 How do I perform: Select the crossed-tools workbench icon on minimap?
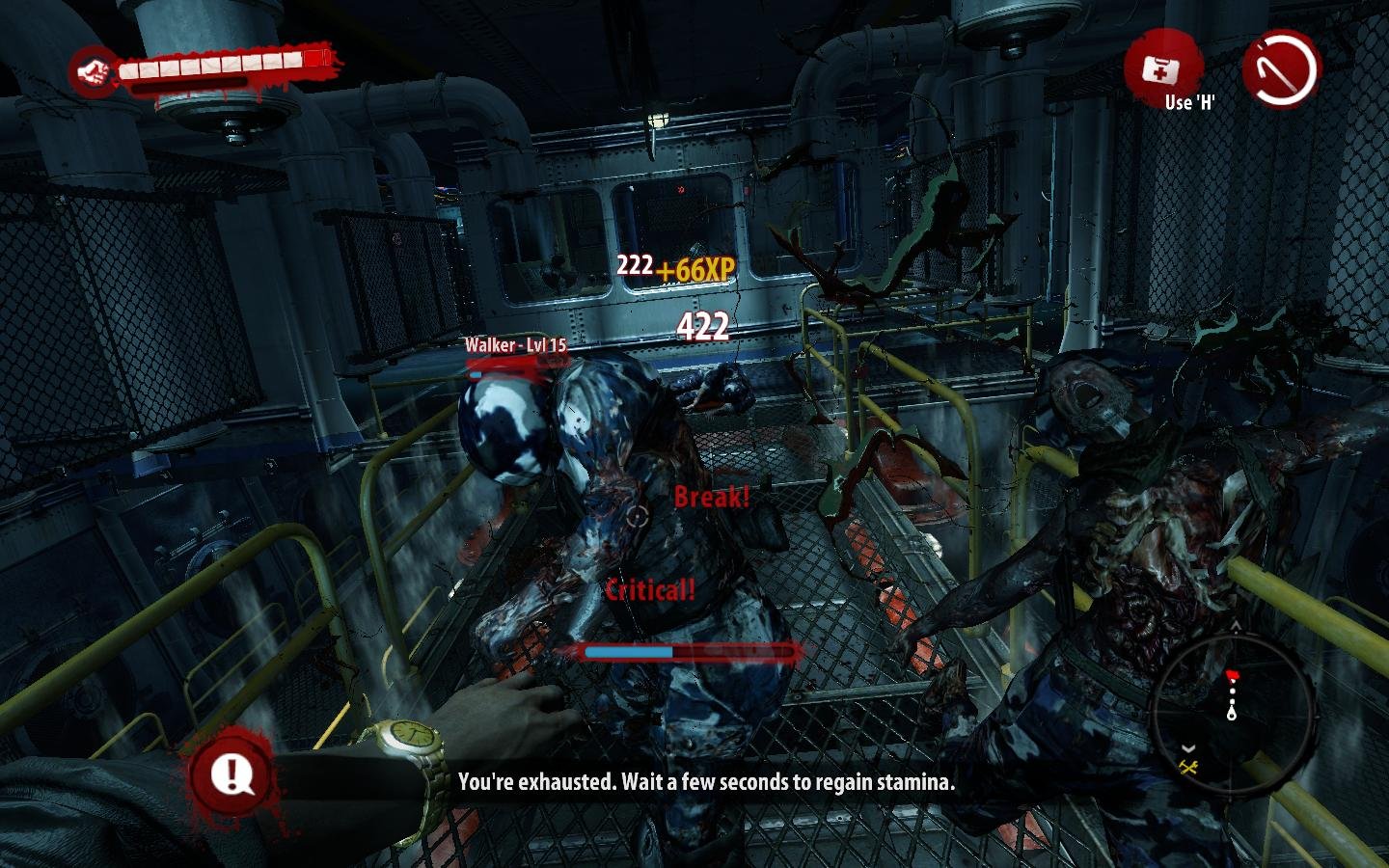[x=1188, y=766]
